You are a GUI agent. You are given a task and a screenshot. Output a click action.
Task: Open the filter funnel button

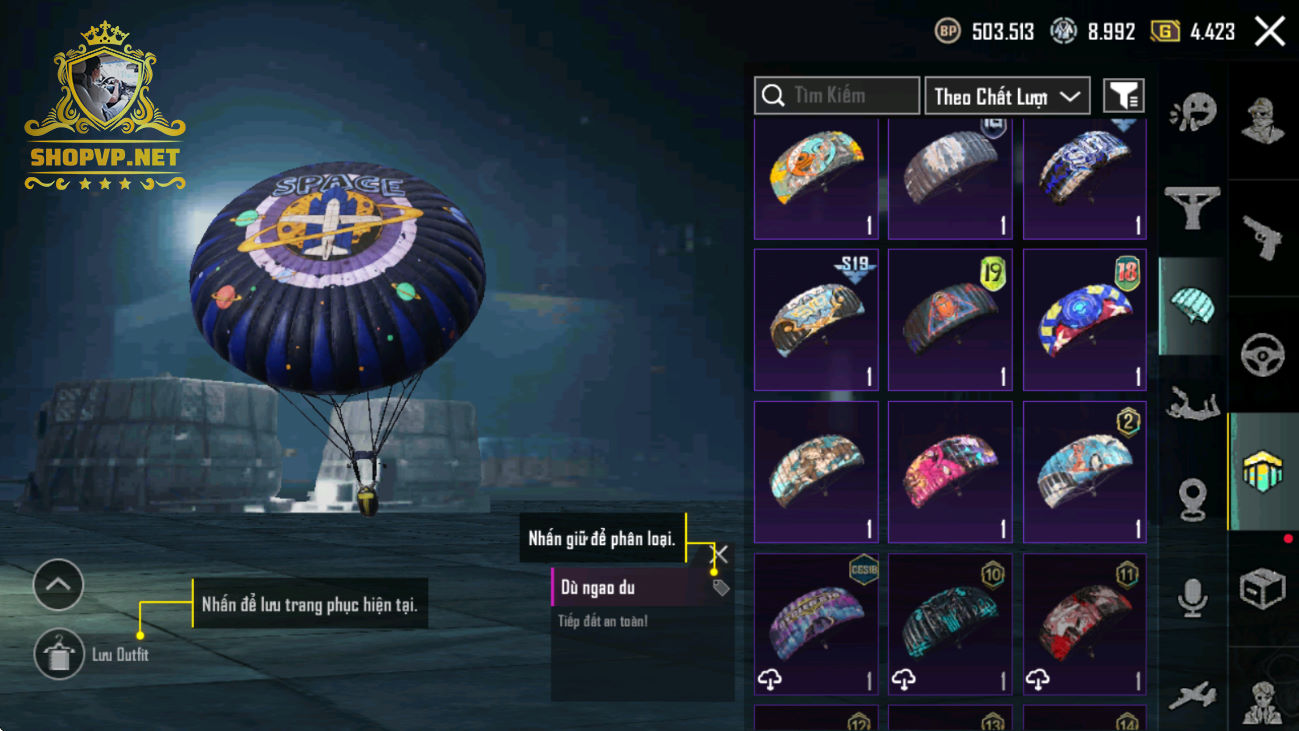point(1123,96)
